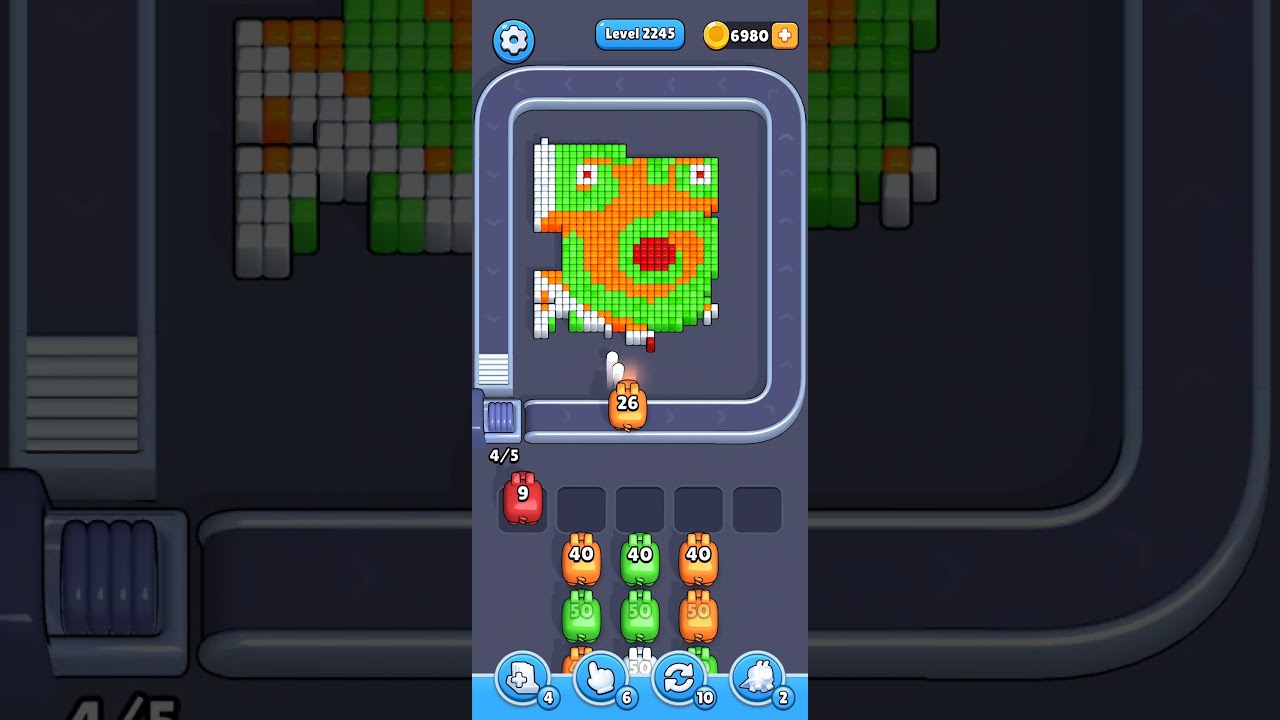Select the orange cannon numbered 26
The height and width of the screenshot is (720, 1280).
[x=628, y=405]
